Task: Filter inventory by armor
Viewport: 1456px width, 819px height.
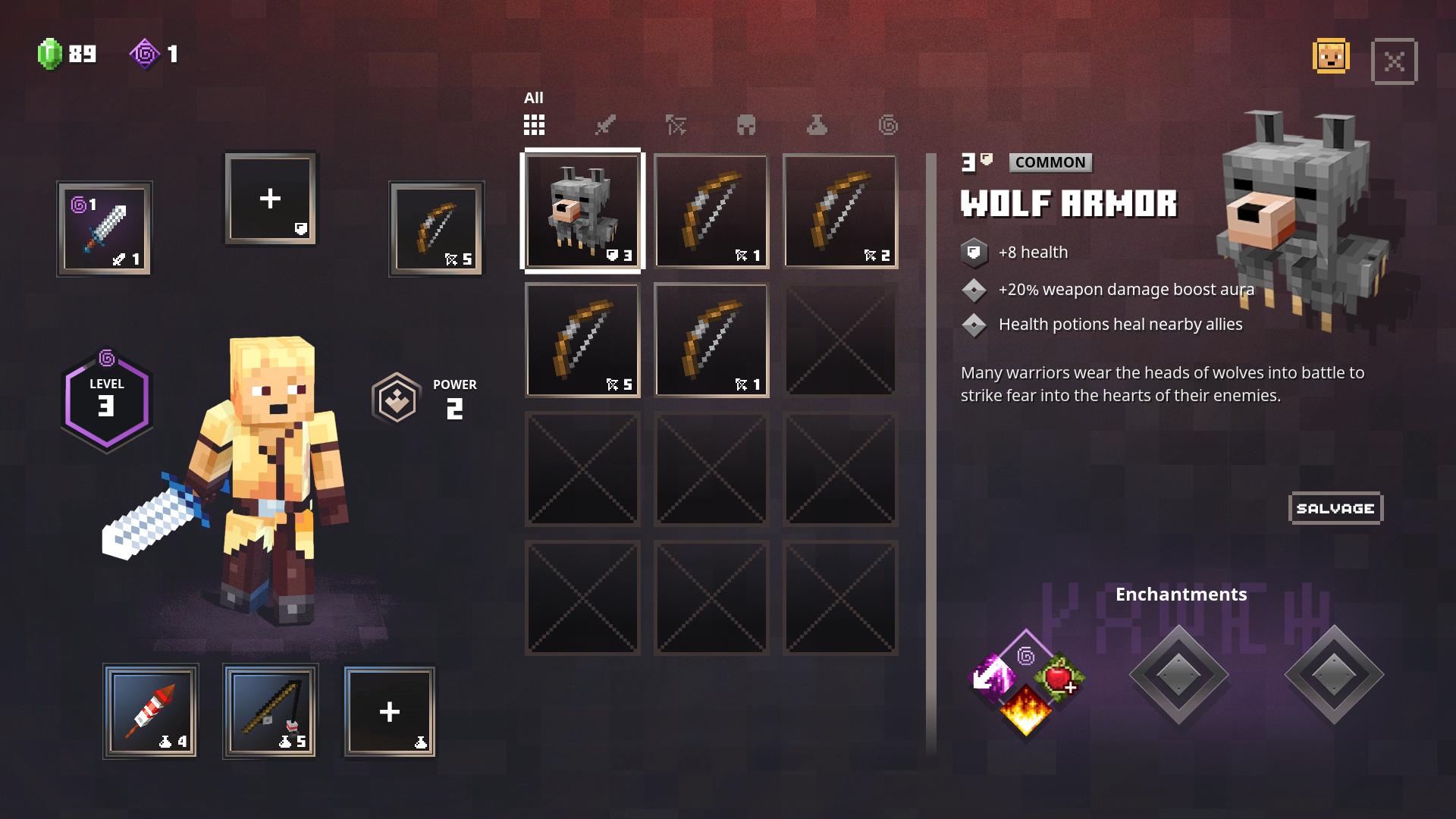Action: pyautogui.click(x=746, y=125)
